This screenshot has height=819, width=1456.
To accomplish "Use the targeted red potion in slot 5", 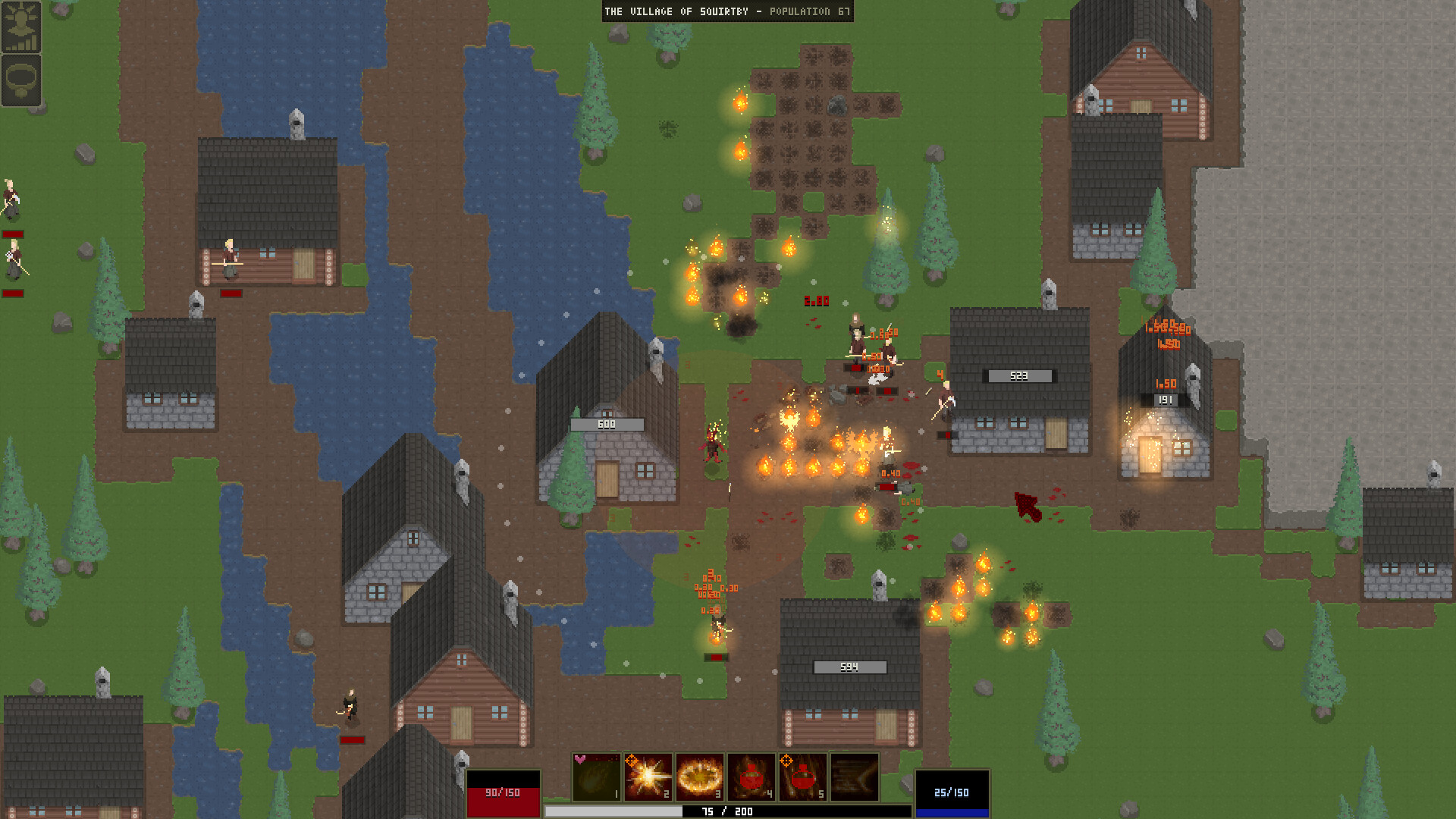I will (802, 777).
